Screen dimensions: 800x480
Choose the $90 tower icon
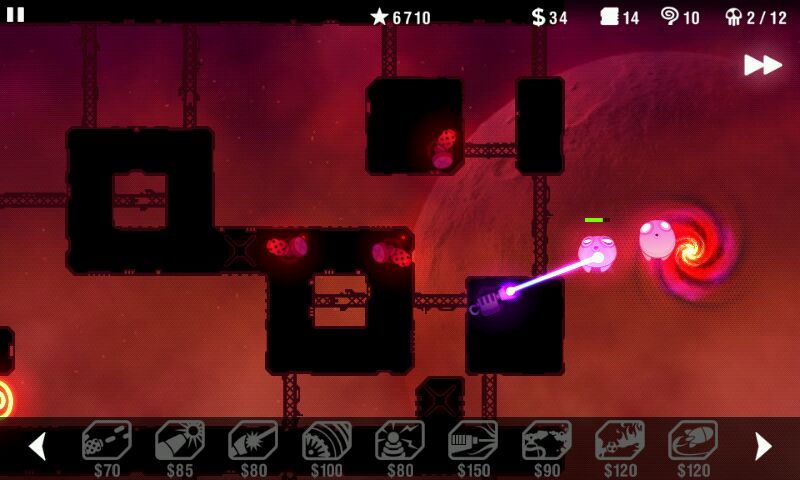pos(547,441)
